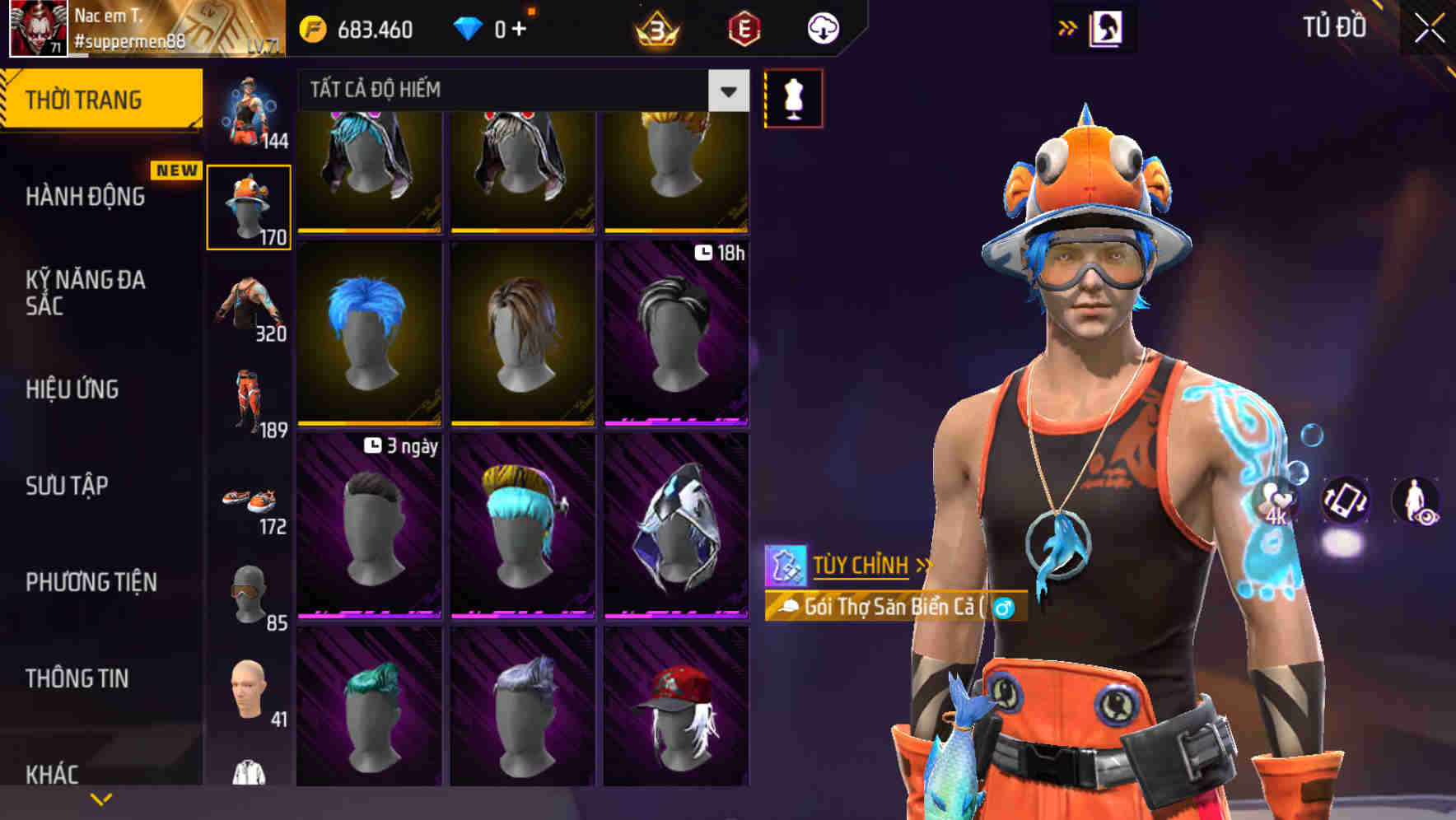The height and width of the screenshot is (820, 1456).
Task: Switch to the HÀNH ĐỘNG tab
Action: tap(86, 196)
